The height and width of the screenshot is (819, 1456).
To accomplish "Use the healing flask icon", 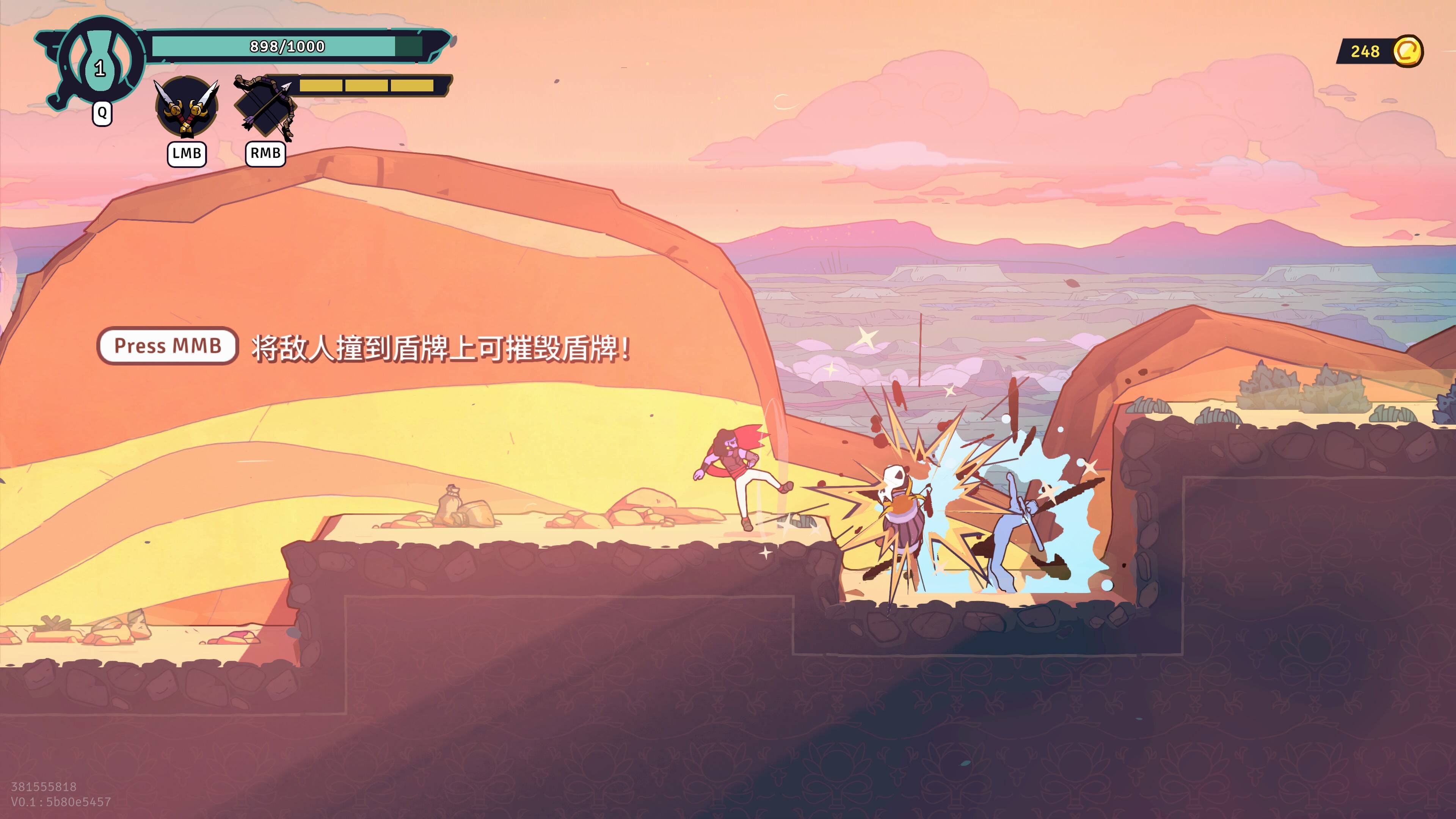I will click(x=100, y=61).
